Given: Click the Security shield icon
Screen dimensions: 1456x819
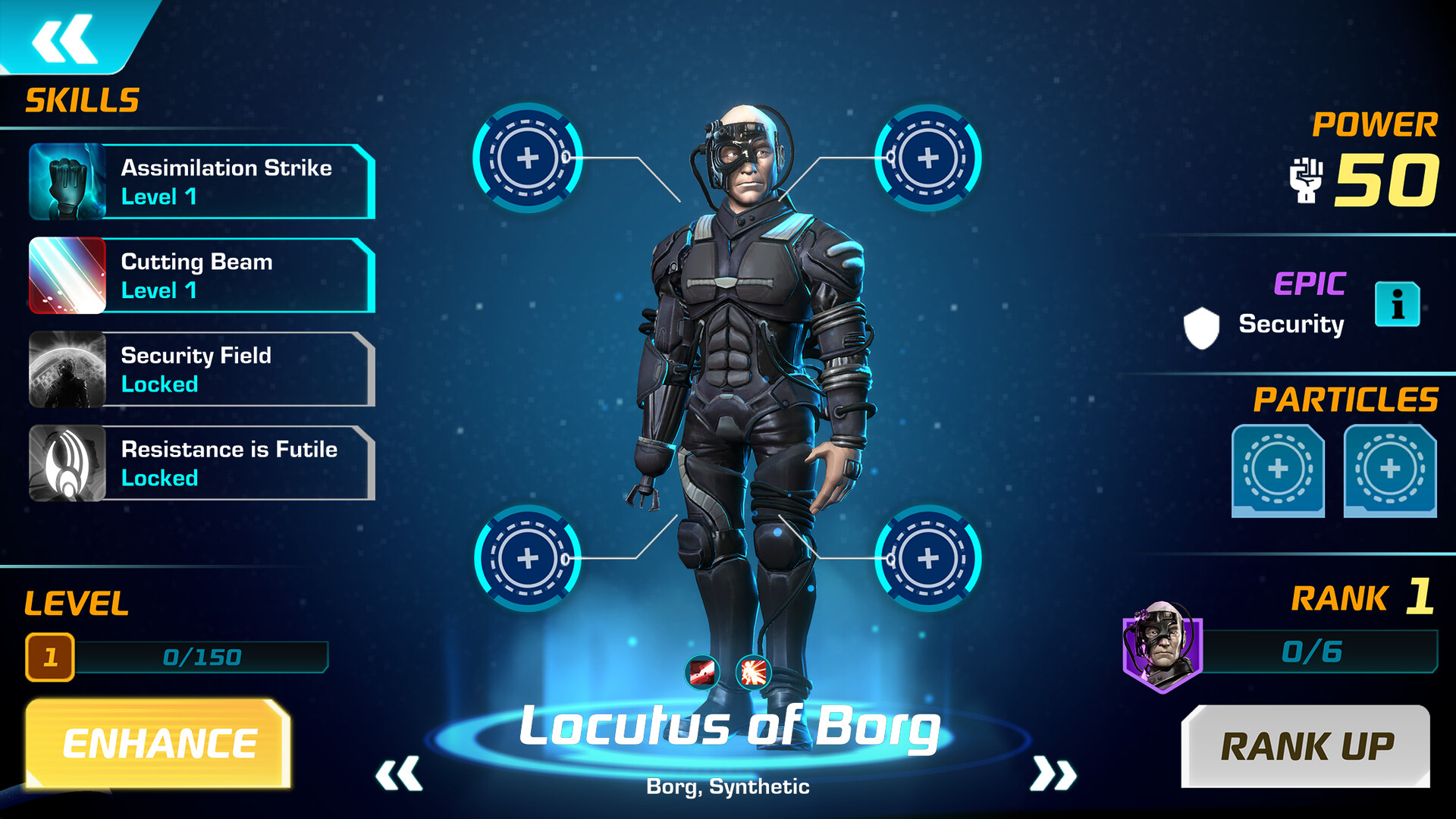Looking at the screenshot, I should coord(1201,326).
